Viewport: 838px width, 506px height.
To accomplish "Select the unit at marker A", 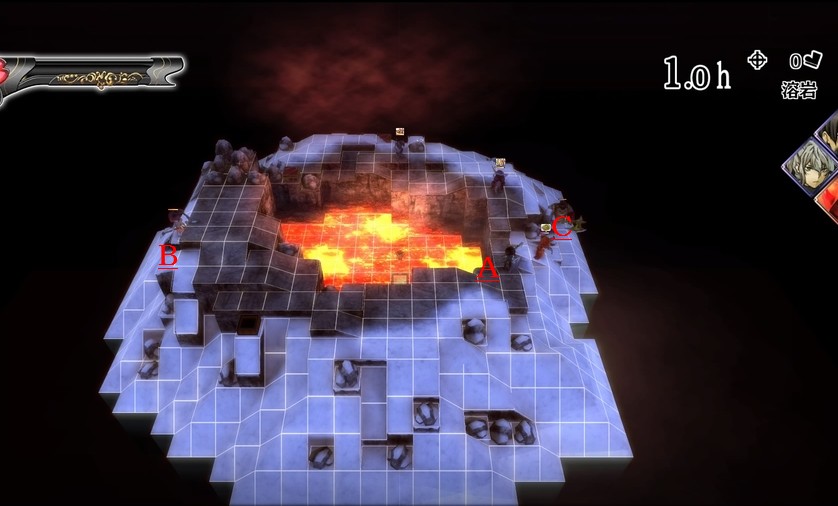I will tap(512, 256).
